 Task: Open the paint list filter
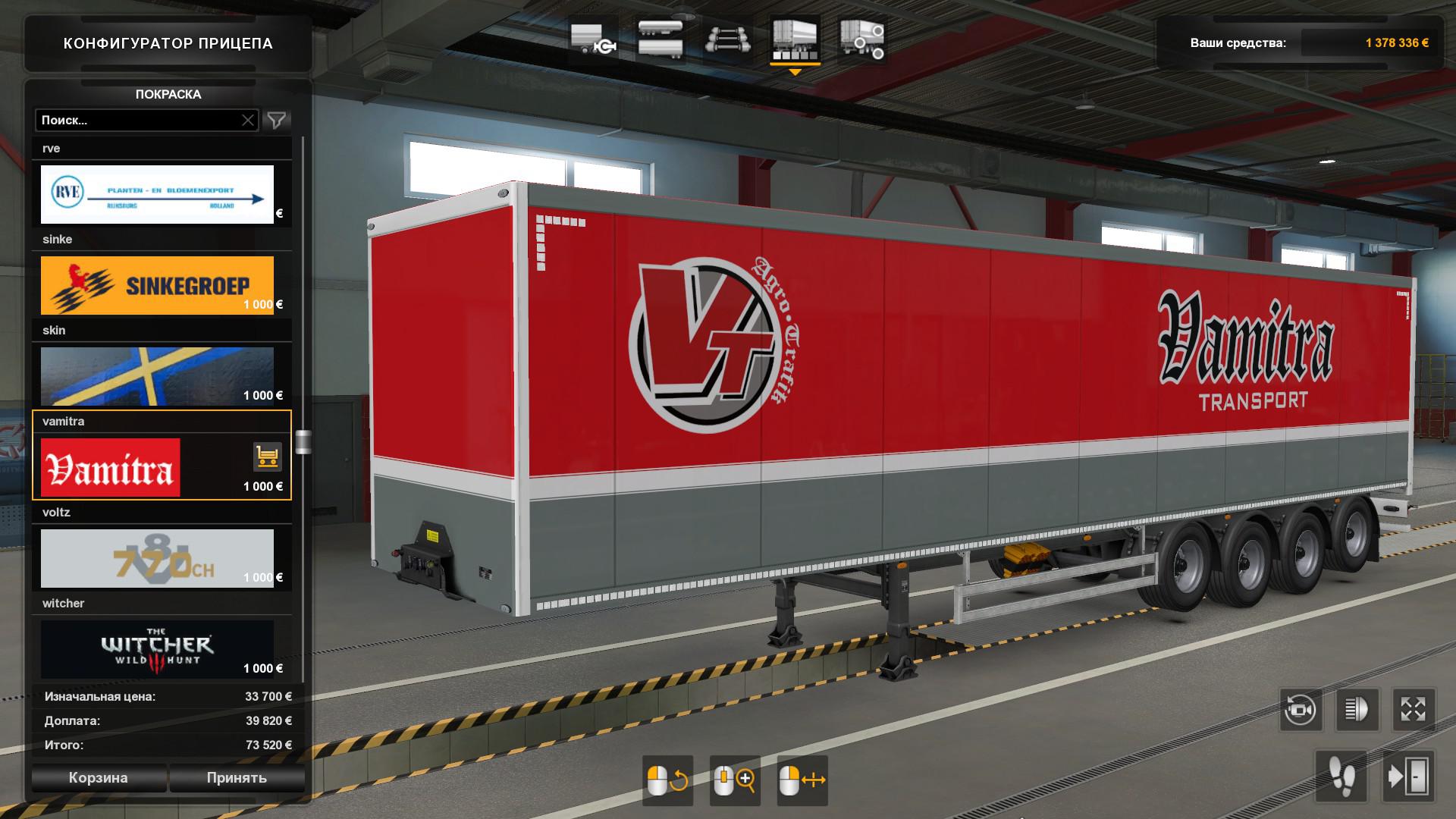coord(277,120)
